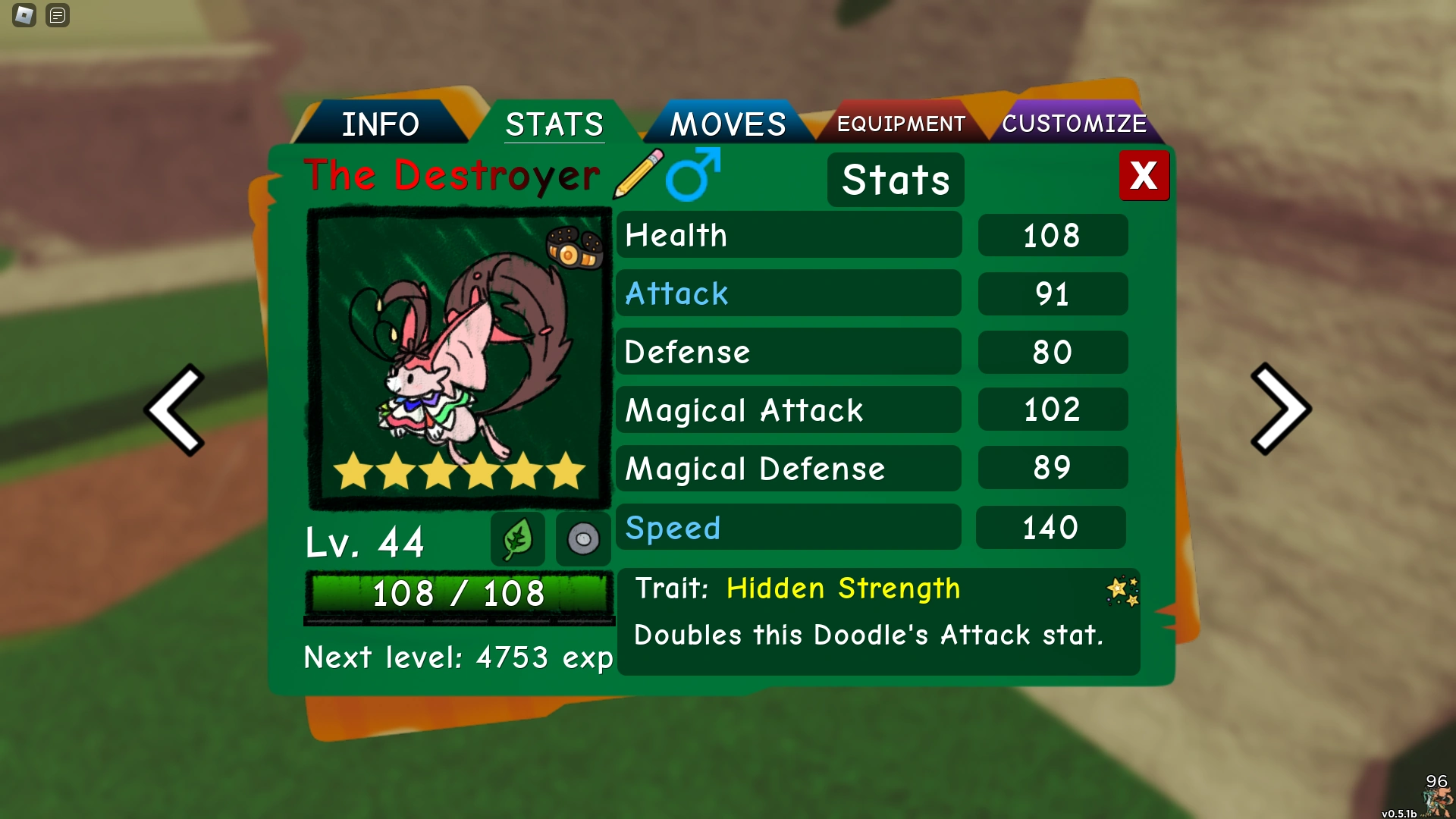The image size is (1456, 819).
Task: Close the Stats window with the X
Action: point(1144,175)
